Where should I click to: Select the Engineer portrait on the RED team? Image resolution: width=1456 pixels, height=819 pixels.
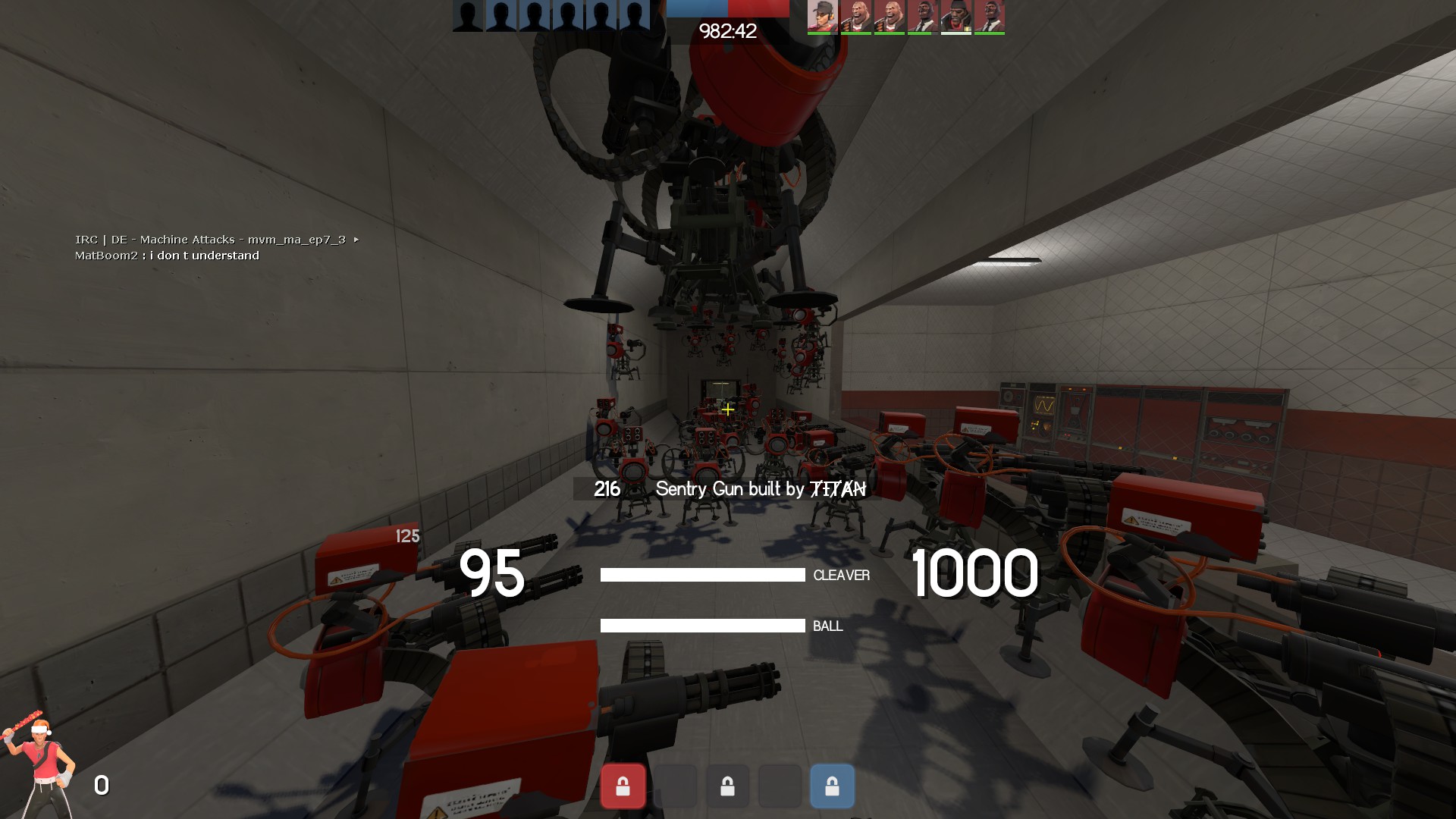(x=822, y=16)
